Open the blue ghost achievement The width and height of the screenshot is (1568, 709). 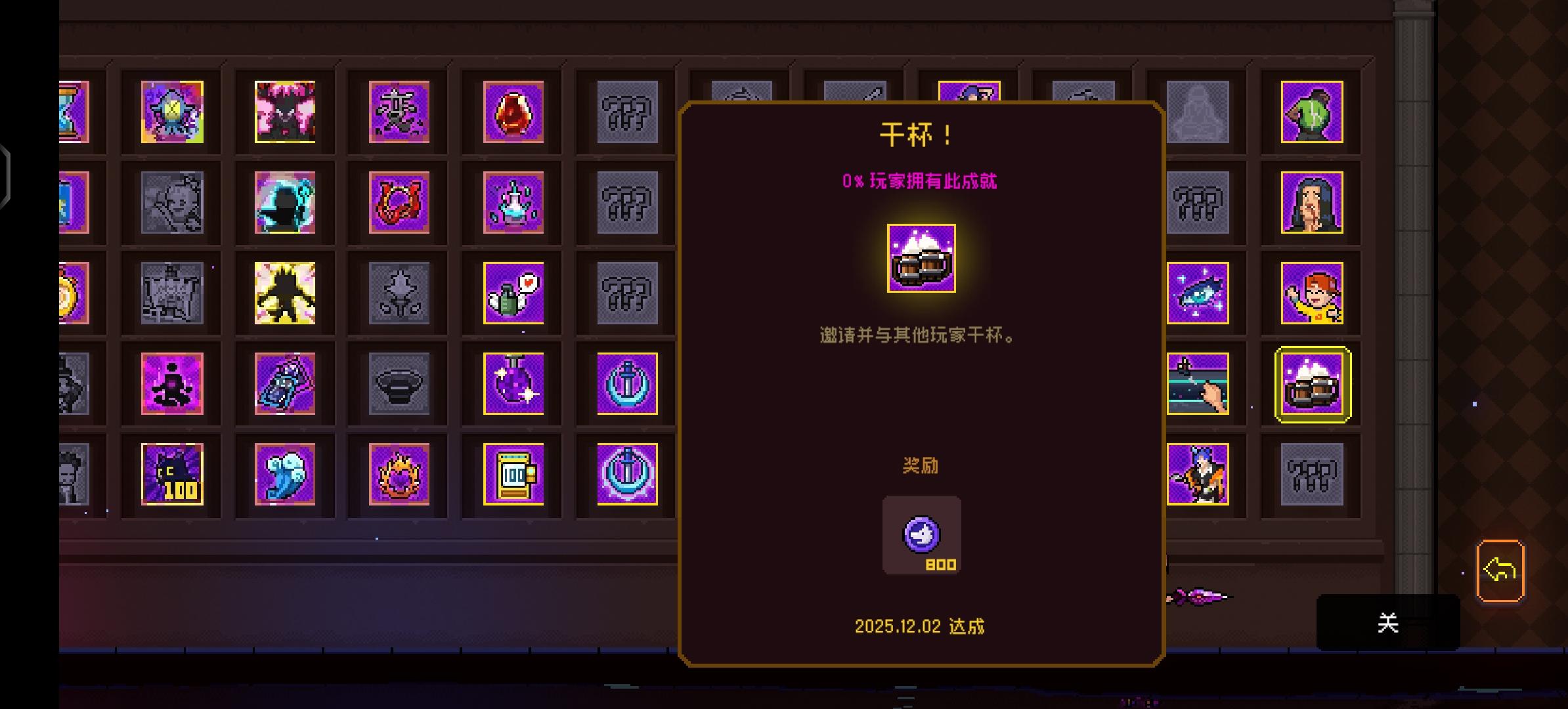(x=284, y=475)
